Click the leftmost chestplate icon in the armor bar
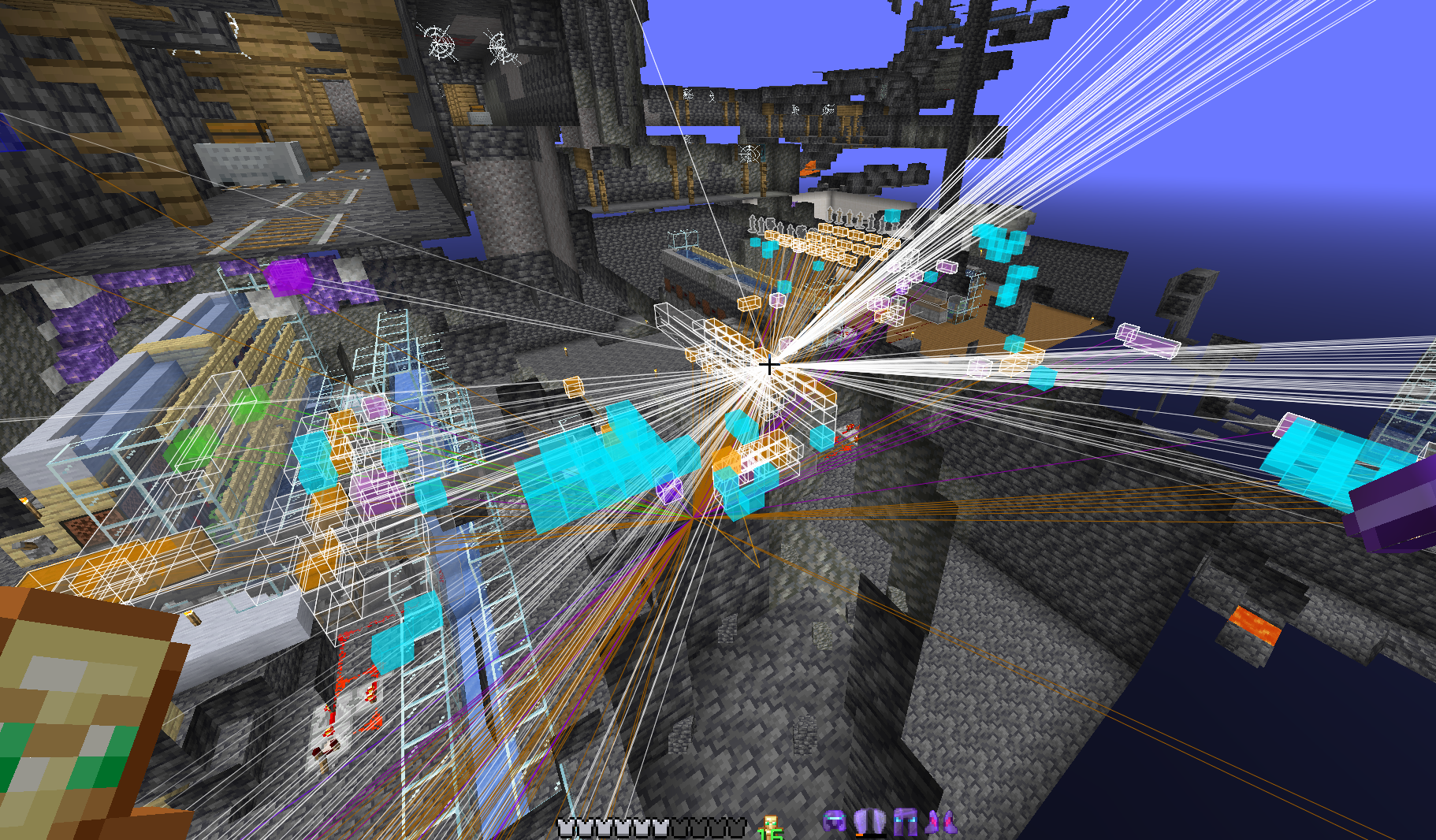1436x840 pixels. [564, 826]
